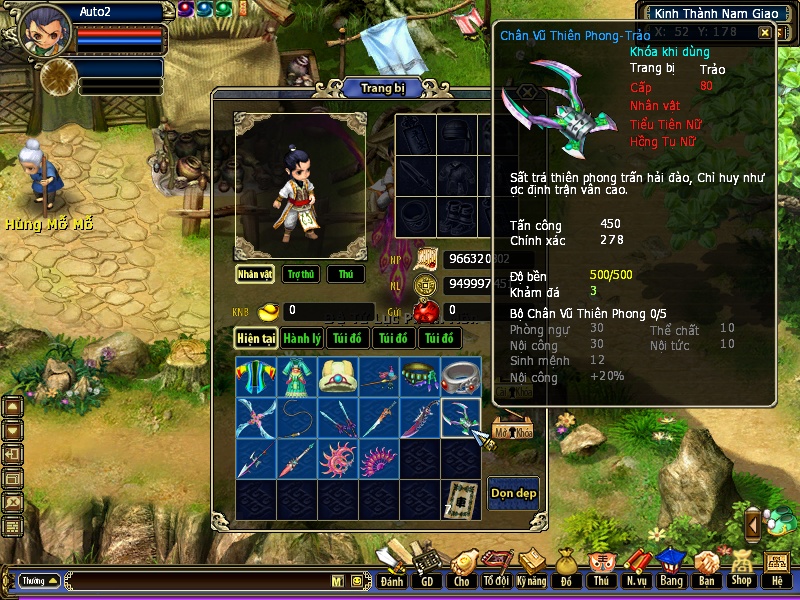
Task: Select the scroll item in the bottom row
Action: click(x=461, y=499)
